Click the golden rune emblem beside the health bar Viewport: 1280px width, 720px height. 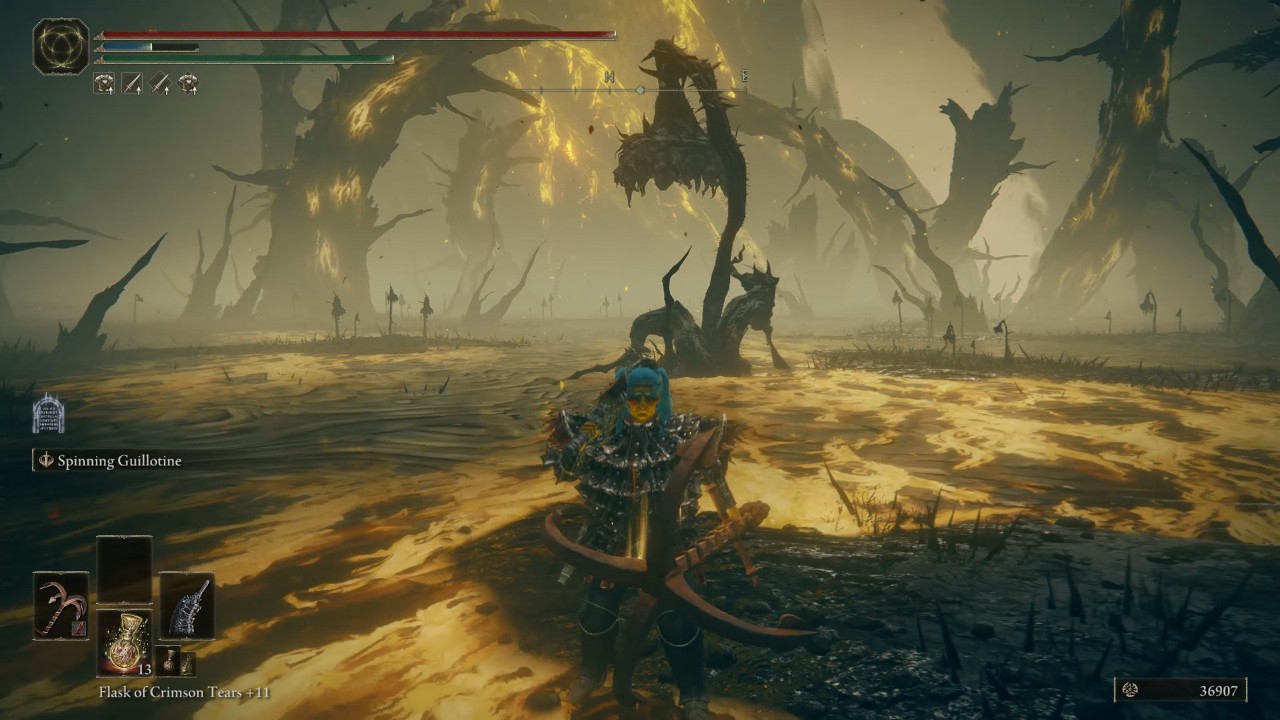click(61, 47)
